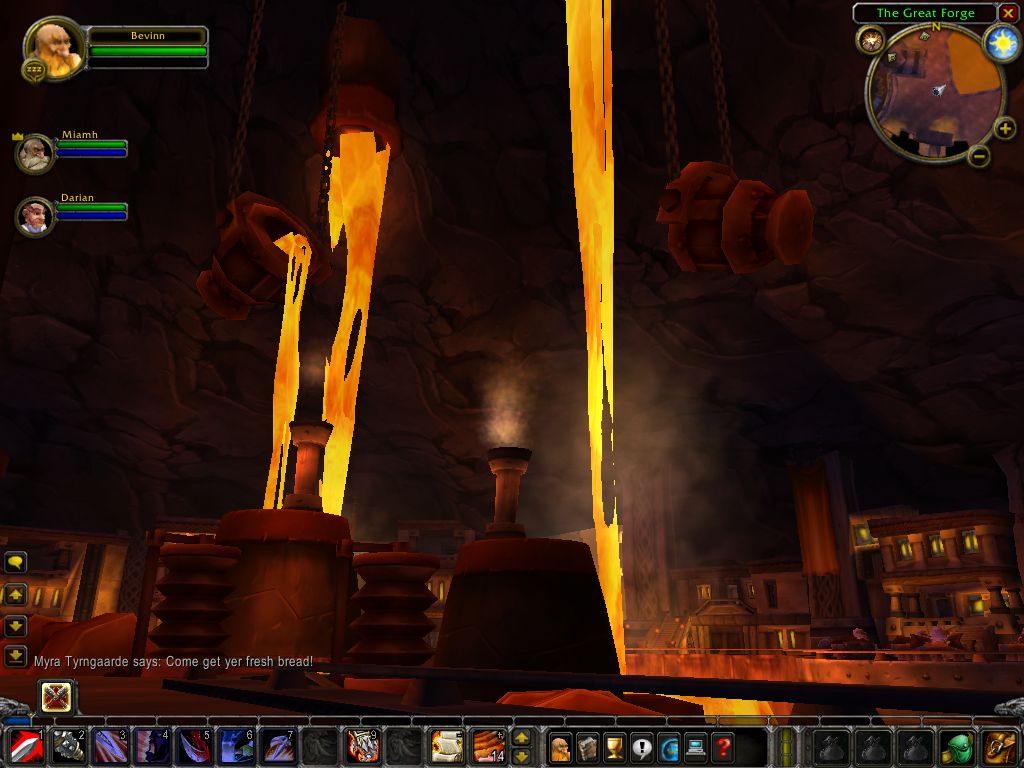This screenshot has width=1024, height=768.
Task: Open the character info panel button
Action: click(x=560, y=747)
